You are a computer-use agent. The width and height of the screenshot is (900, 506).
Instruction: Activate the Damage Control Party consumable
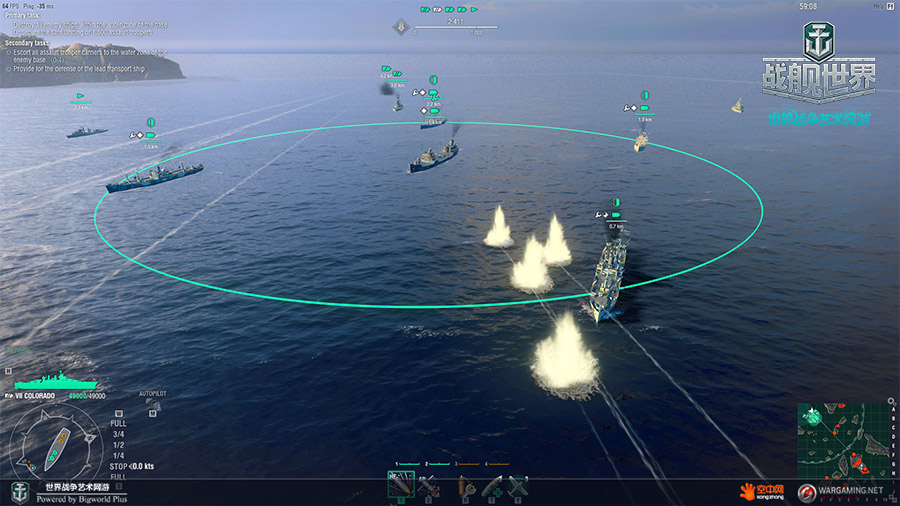[x=464, y=487]
